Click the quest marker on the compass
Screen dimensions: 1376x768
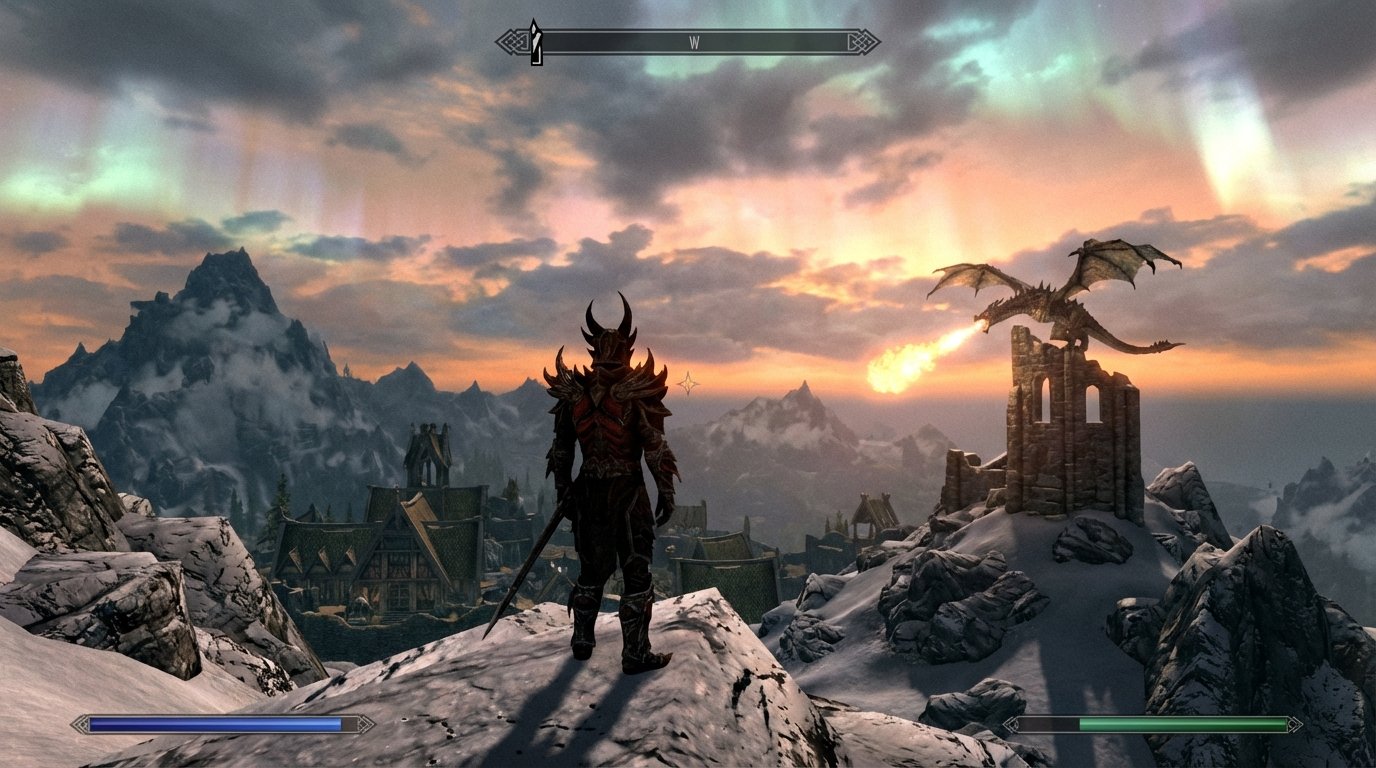tap(535, 34)
